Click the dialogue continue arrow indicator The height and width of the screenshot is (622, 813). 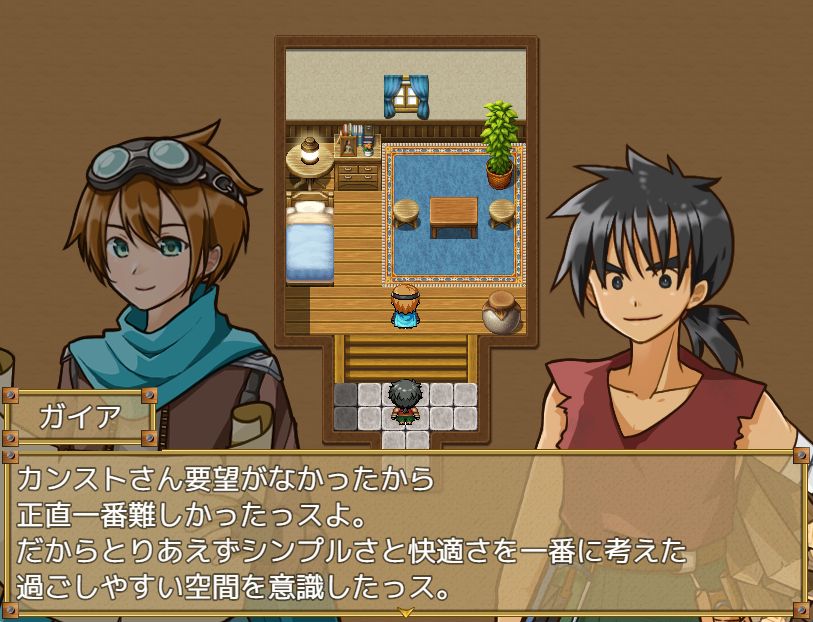click(x=405, y=612)
